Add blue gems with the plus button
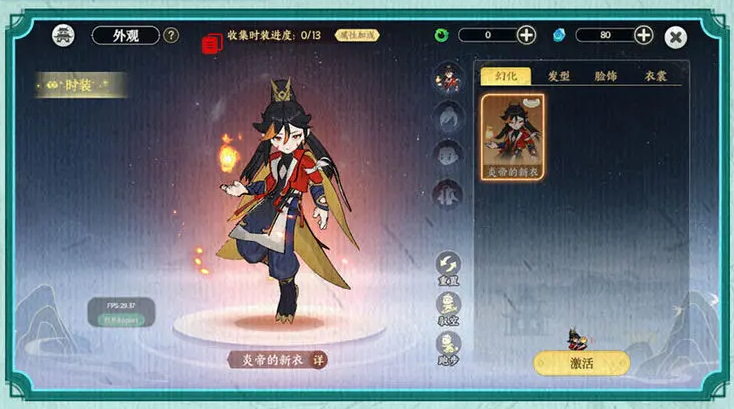This screenshot has height=409, width=734. [643, 35]
